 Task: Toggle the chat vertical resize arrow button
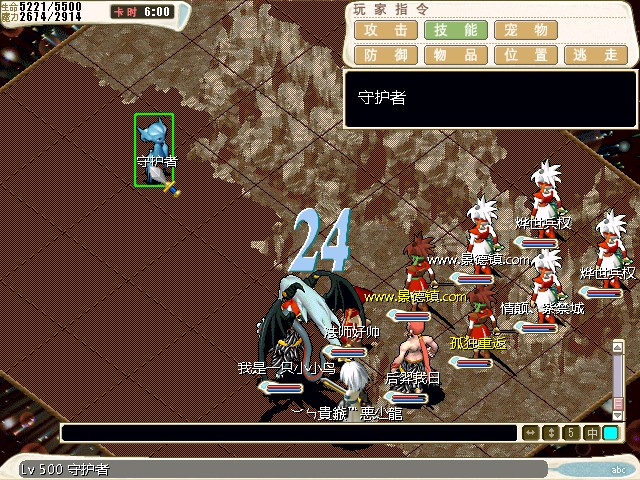[x=550, y=433]
